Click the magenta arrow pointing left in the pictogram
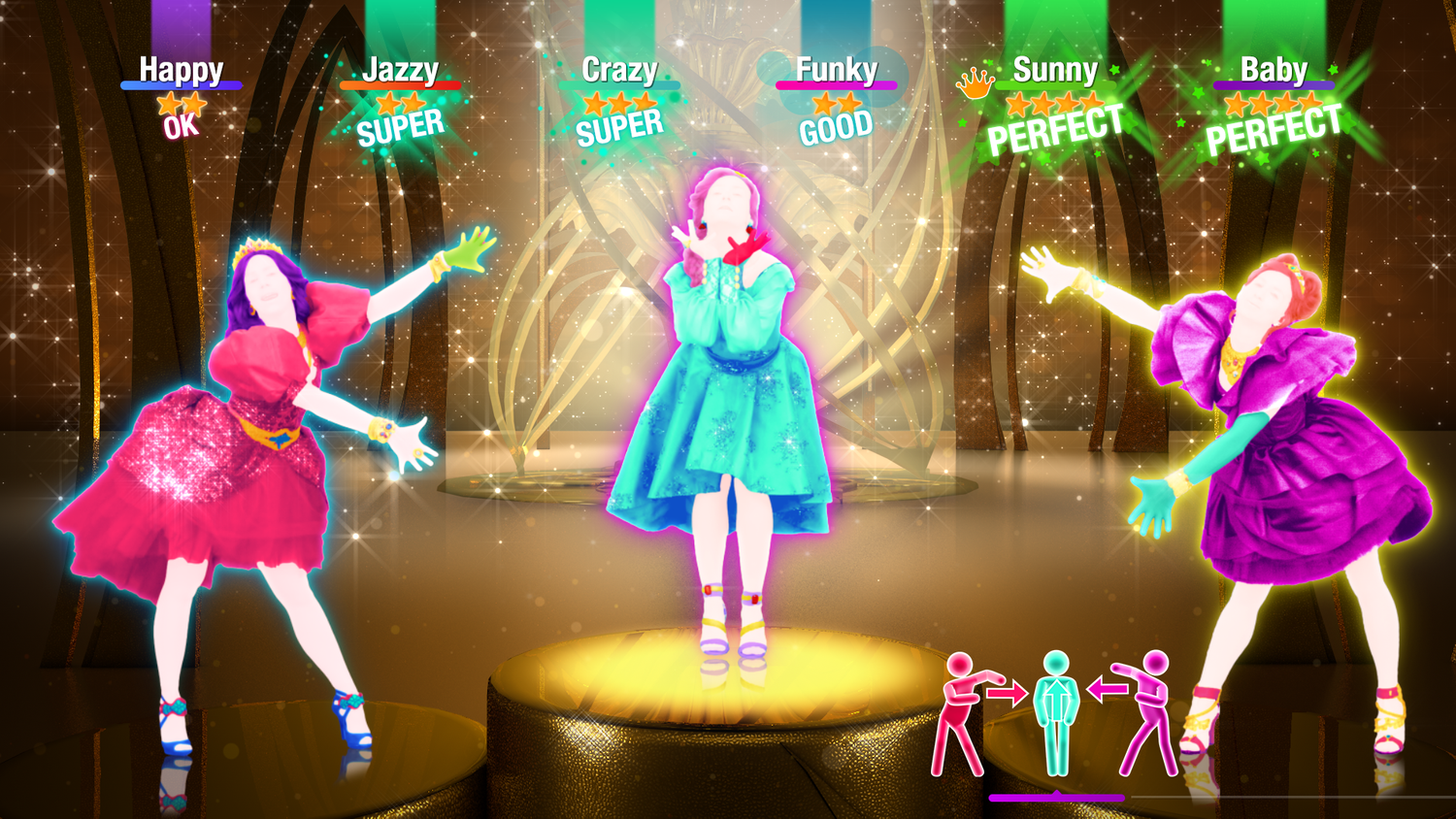The image size is (1456, 819). pos(1108,690)
